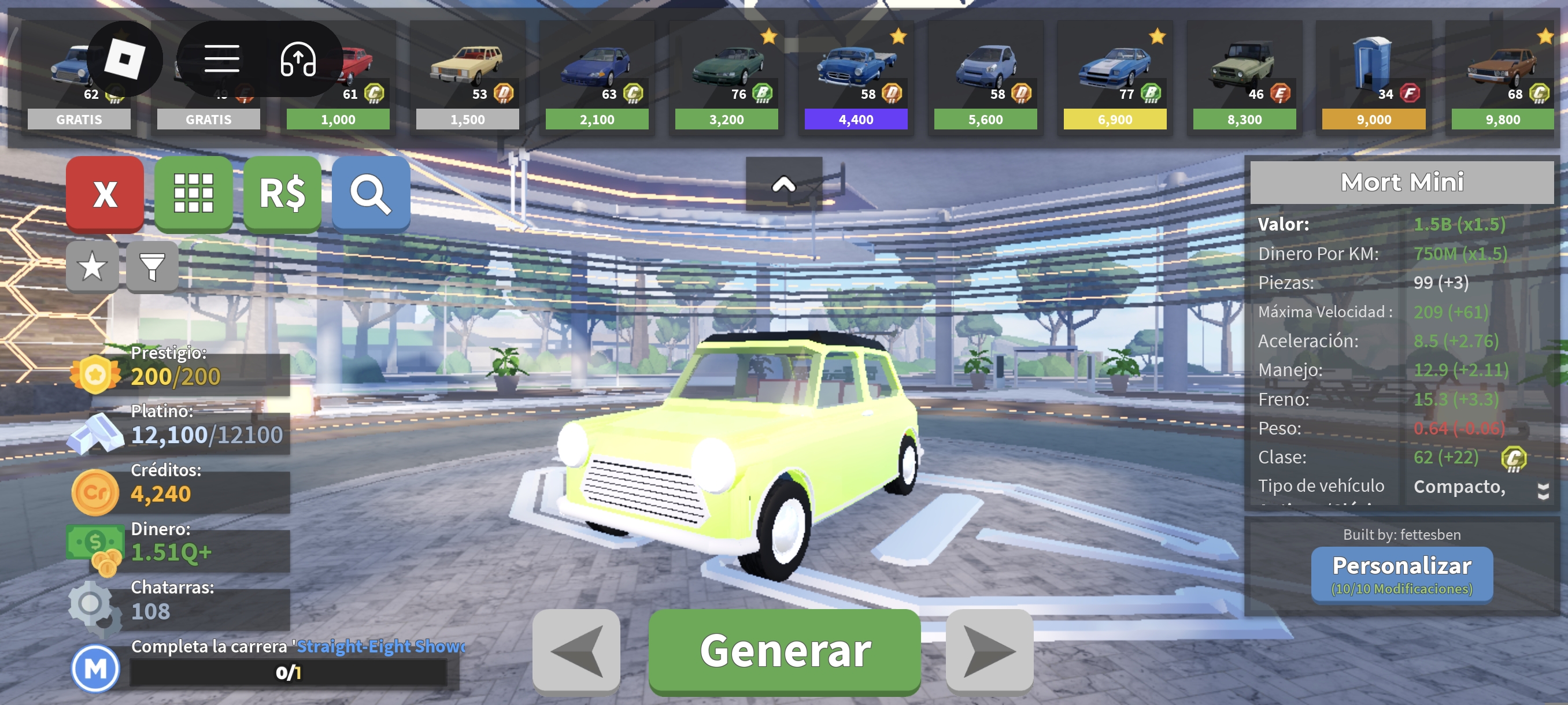Expand vehicle stats with double-chevron arrow

pyautogui.click(x=1543, y=490)
